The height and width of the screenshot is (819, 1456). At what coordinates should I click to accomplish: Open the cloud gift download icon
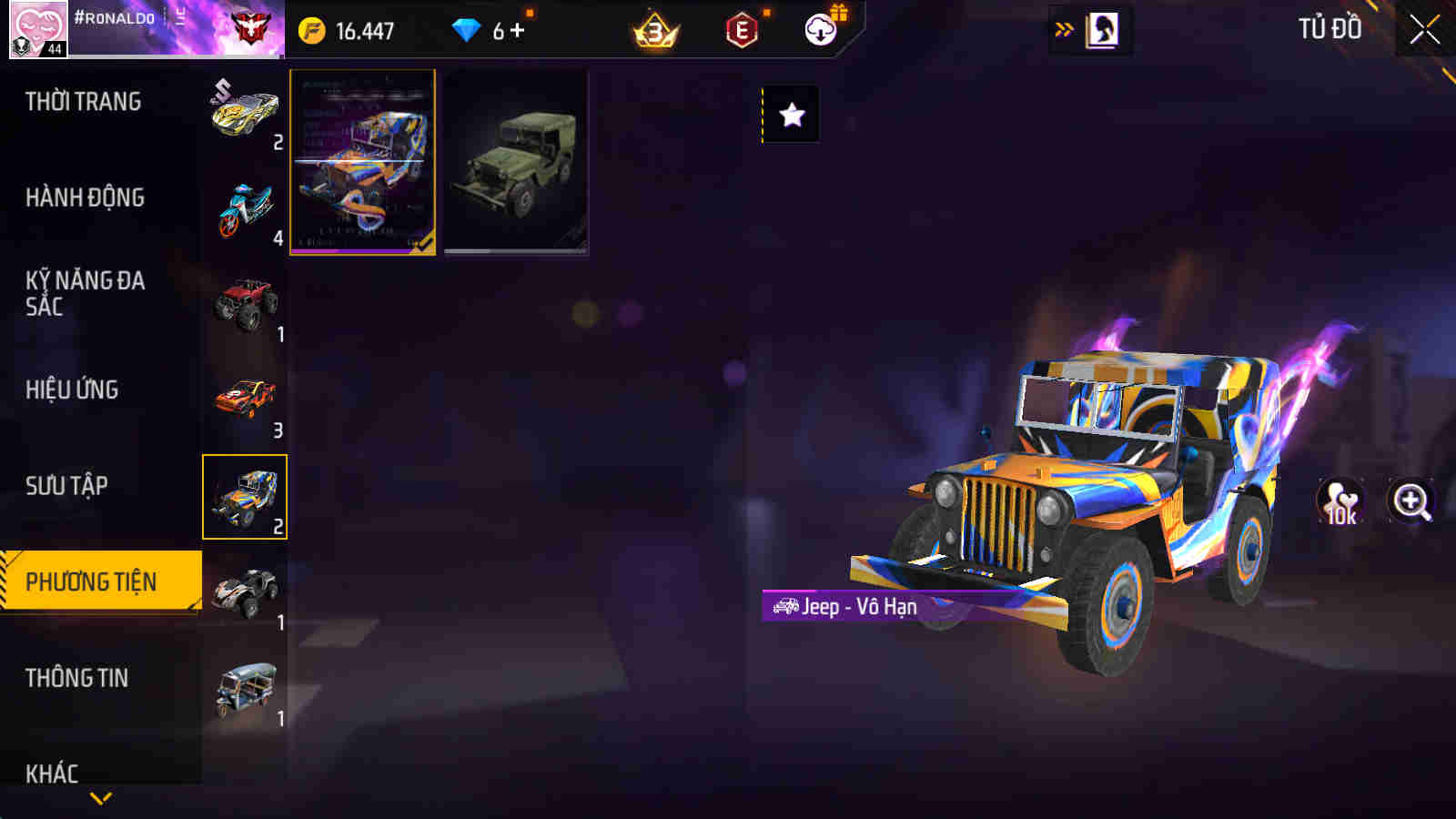822,28
